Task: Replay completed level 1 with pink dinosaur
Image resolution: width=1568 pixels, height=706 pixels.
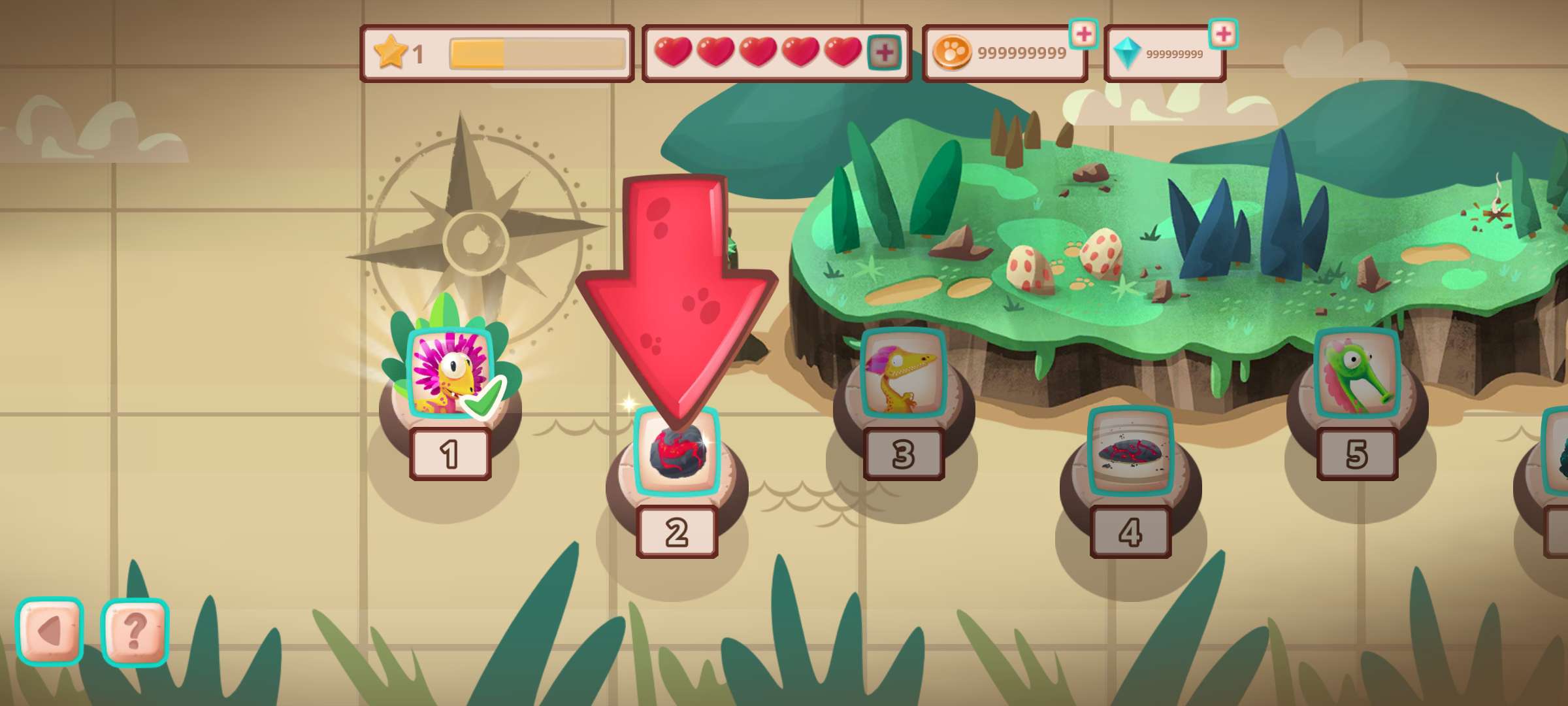Action: (x=449, y=374)
